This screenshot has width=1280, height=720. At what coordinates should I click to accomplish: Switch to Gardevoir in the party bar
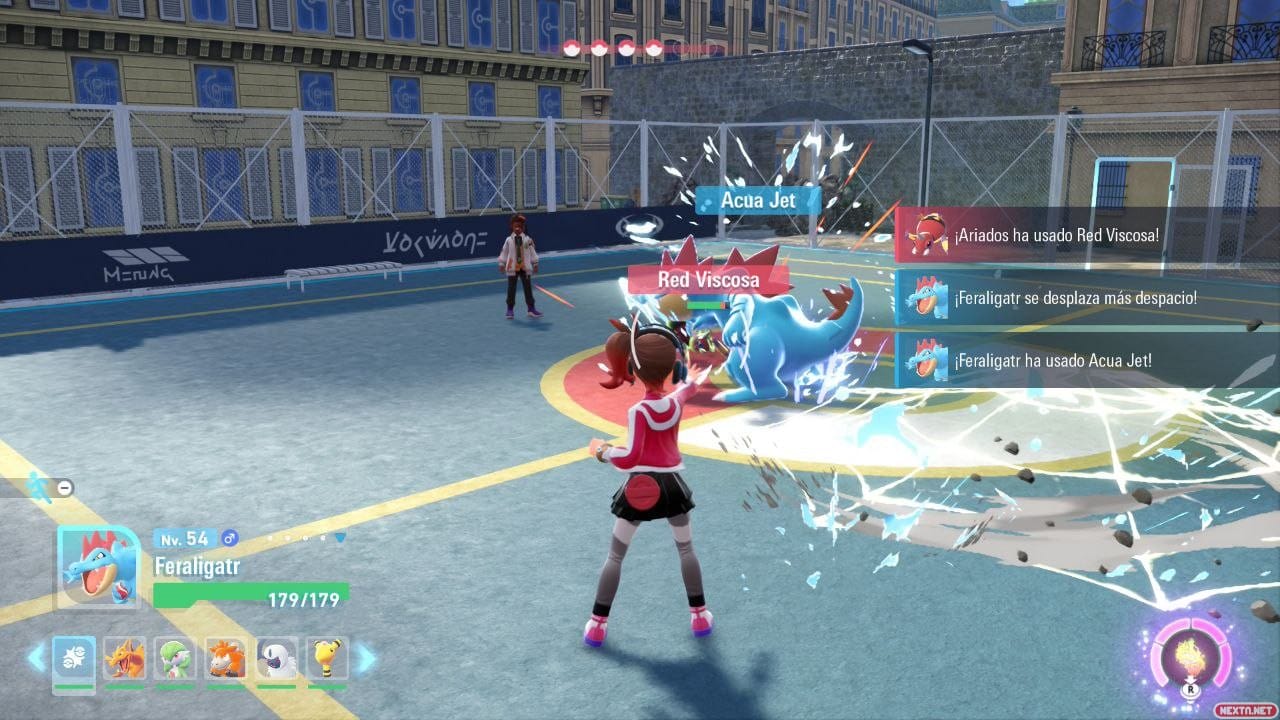[176, 658]
